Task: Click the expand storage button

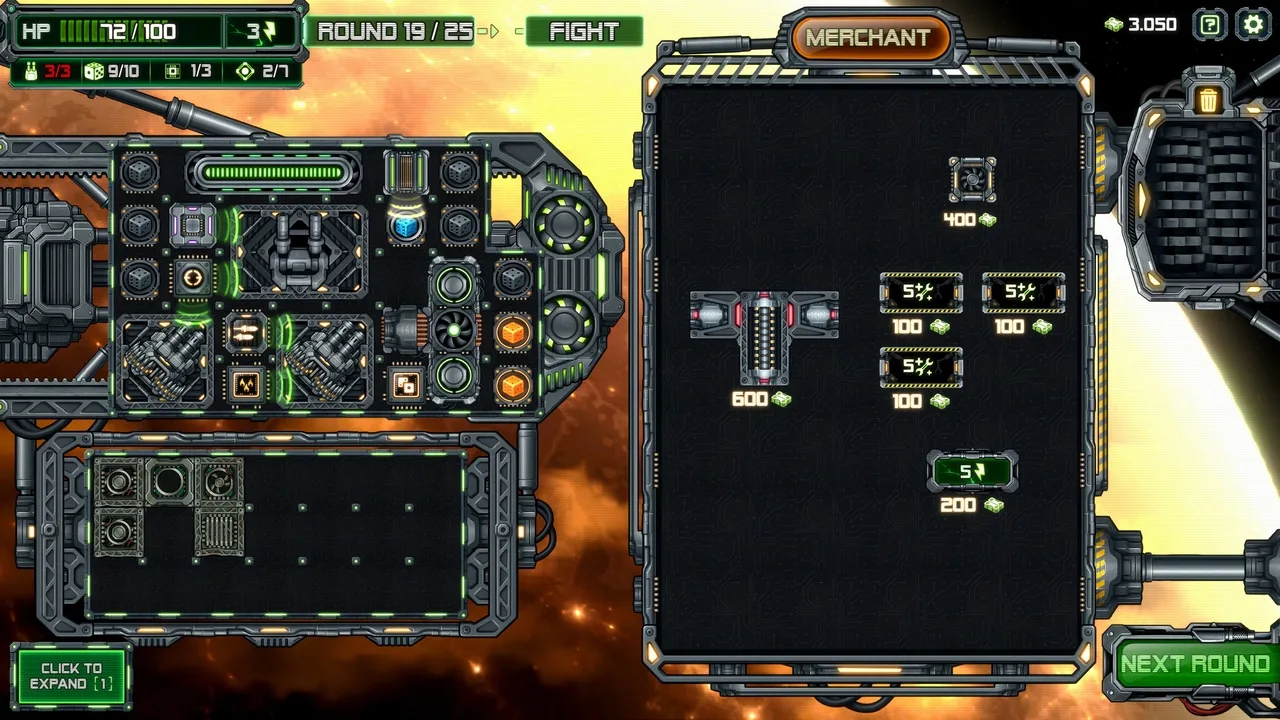Action: click(71, 676)
